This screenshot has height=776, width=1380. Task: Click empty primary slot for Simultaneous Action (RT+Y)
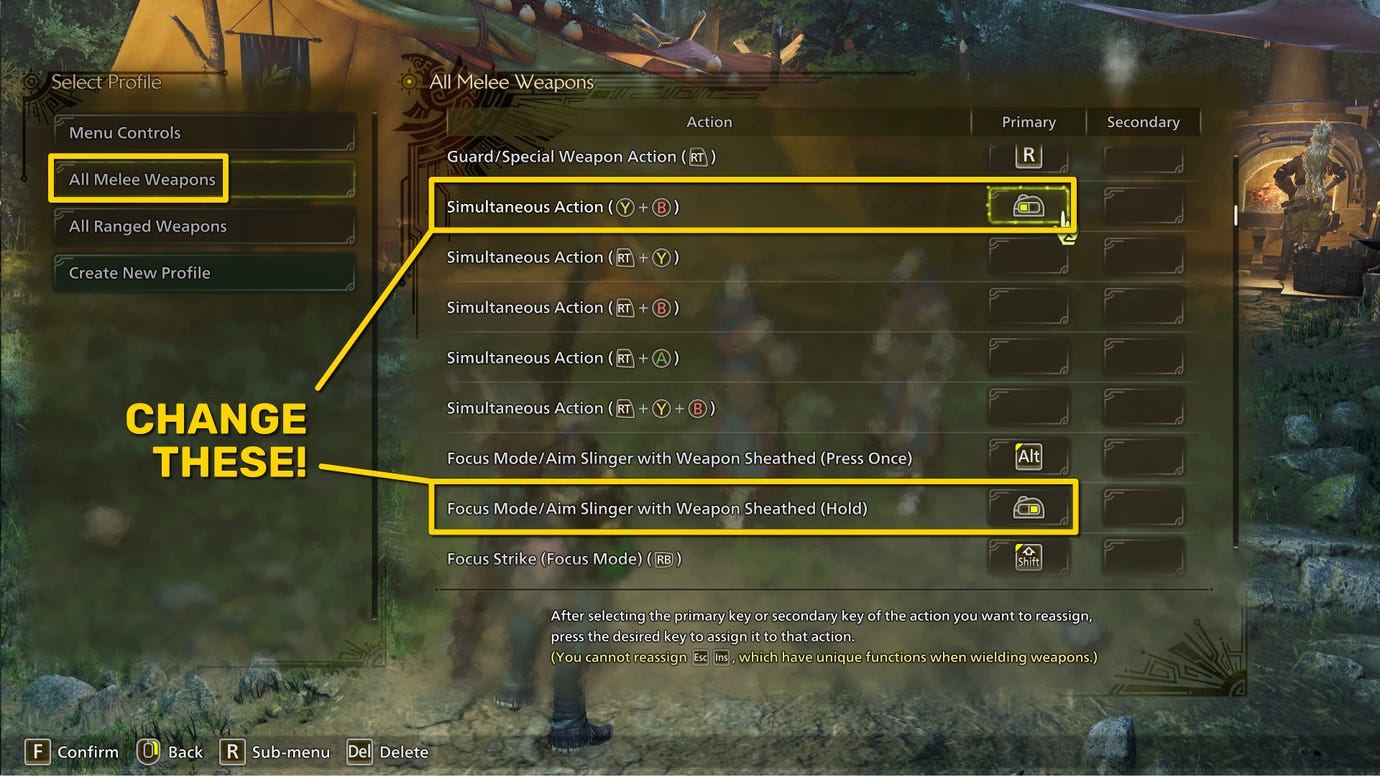tap(1029, 256)
